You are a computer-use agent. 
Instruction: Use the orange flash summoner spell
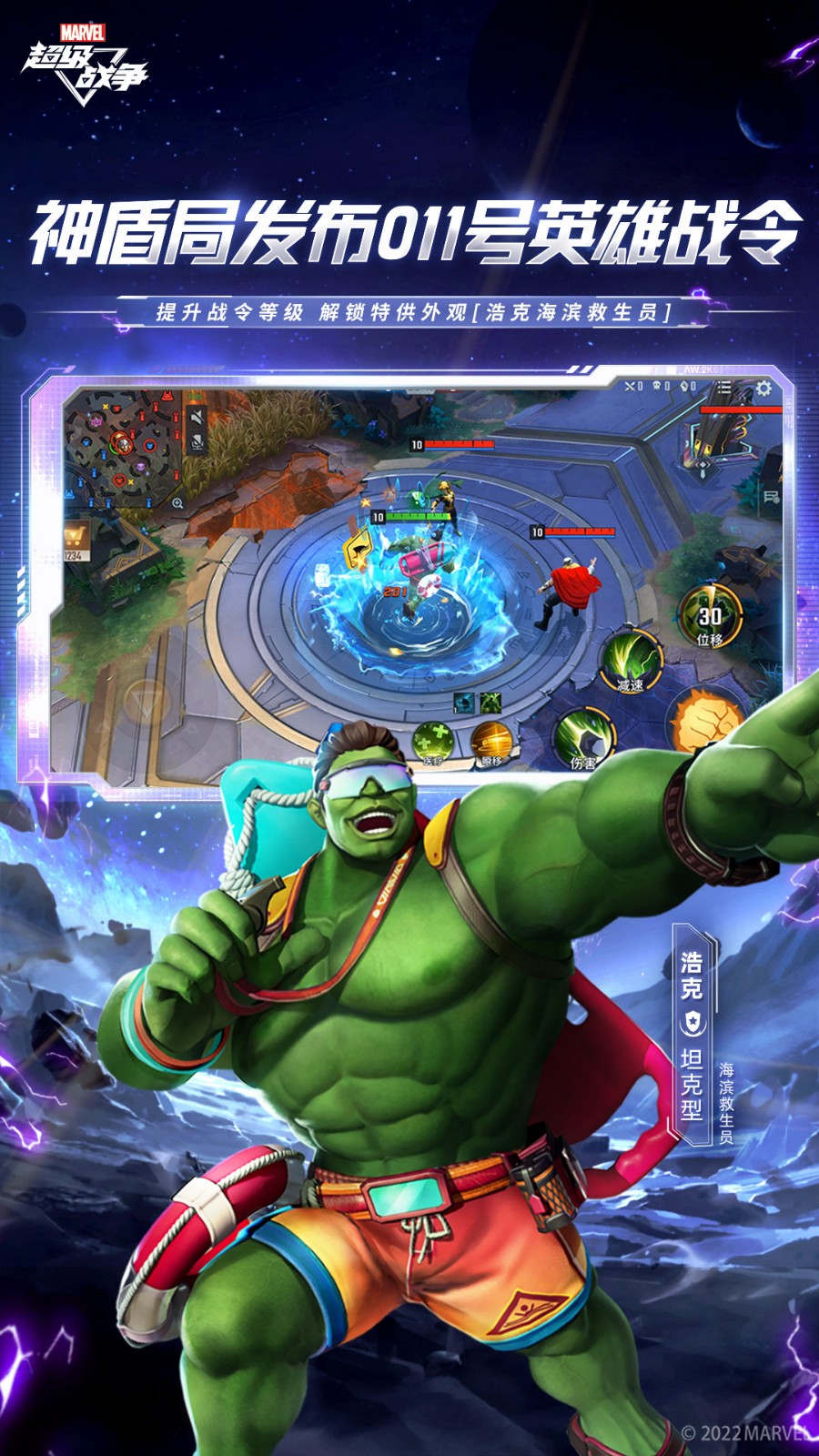pos(490,740)
